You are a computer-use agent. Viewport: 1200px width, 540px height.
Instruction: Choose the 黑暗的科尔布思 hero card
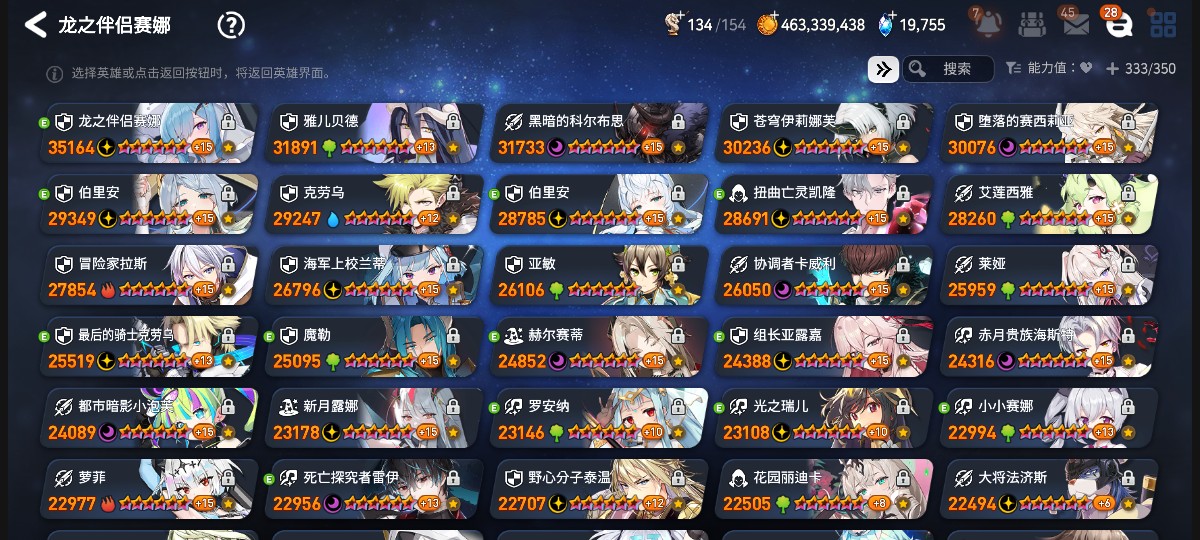pyautogui.click(x=600, y=133)
